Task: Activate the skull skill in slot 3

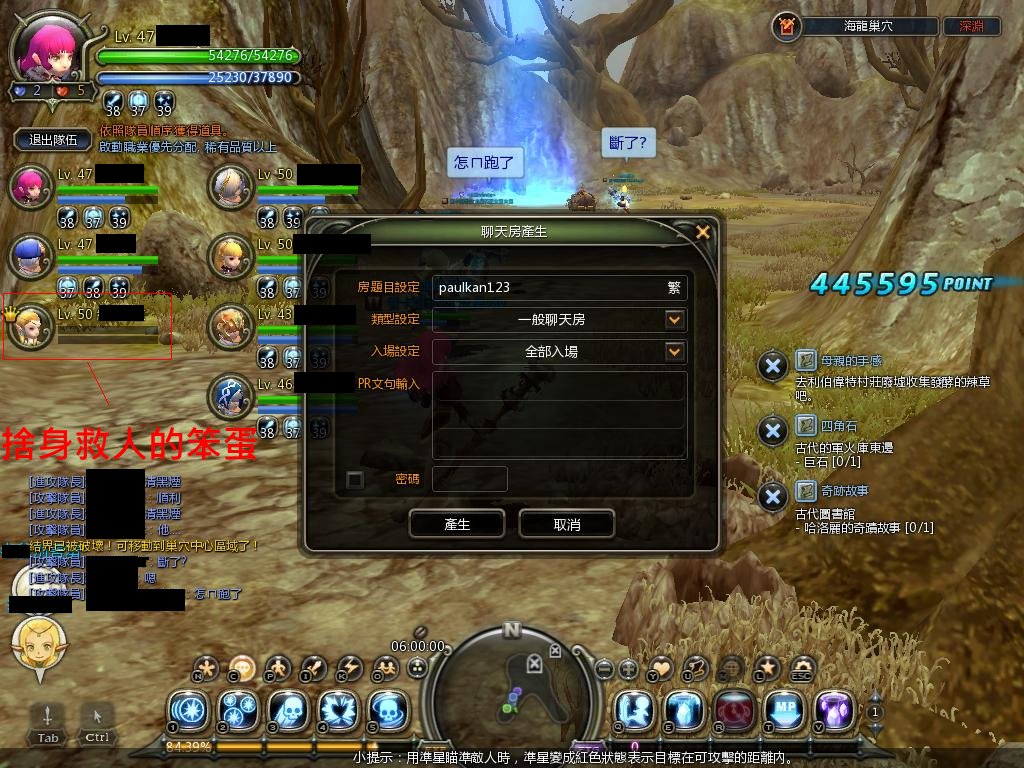Action: pyautogui.click(x=288, y=710)
